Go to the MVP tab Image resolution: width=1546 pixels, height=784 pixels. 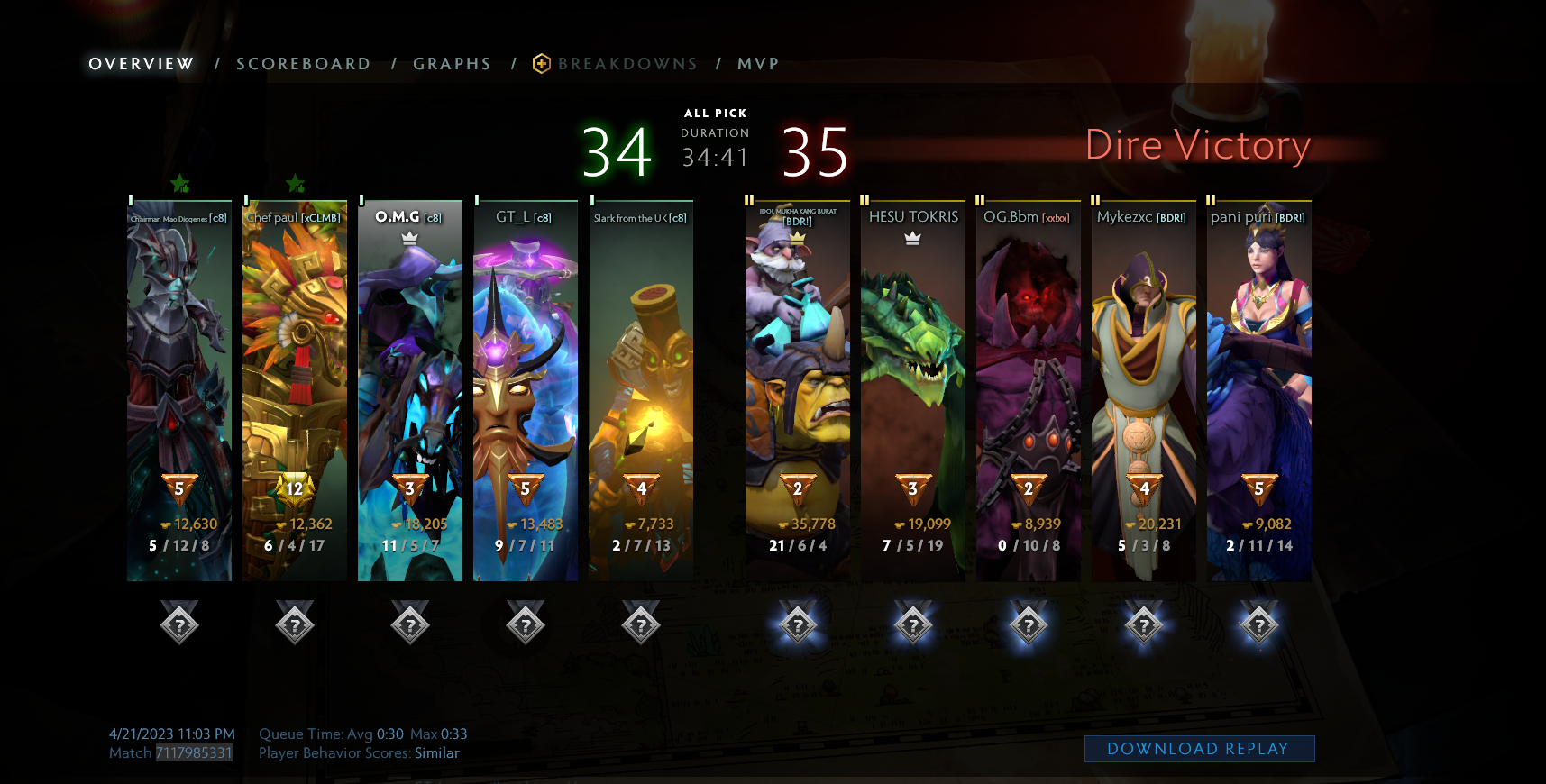click(x=758, y=63)
